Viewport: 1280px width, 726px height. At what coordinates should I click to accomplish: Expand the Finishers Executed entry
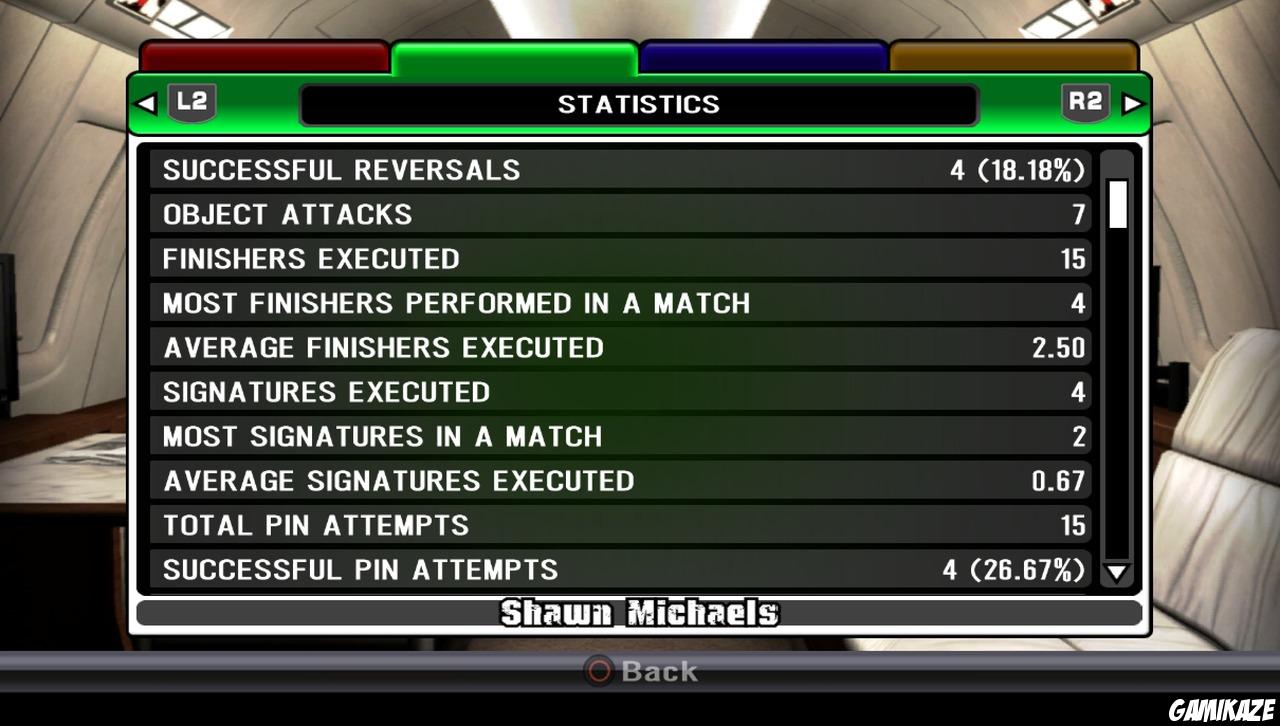(620, 258)
